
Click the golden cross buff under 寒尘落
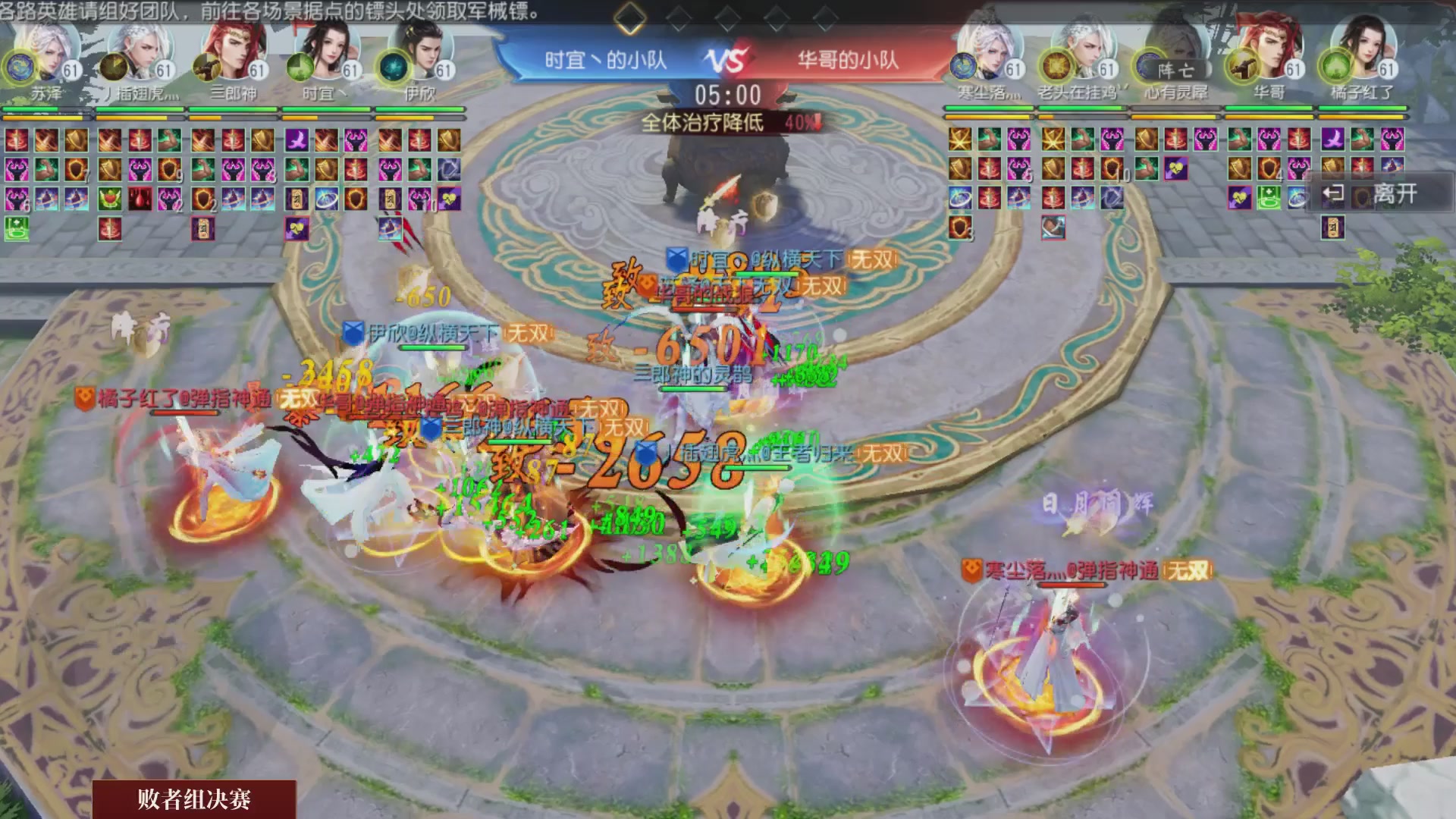click(x=958, y=138)
